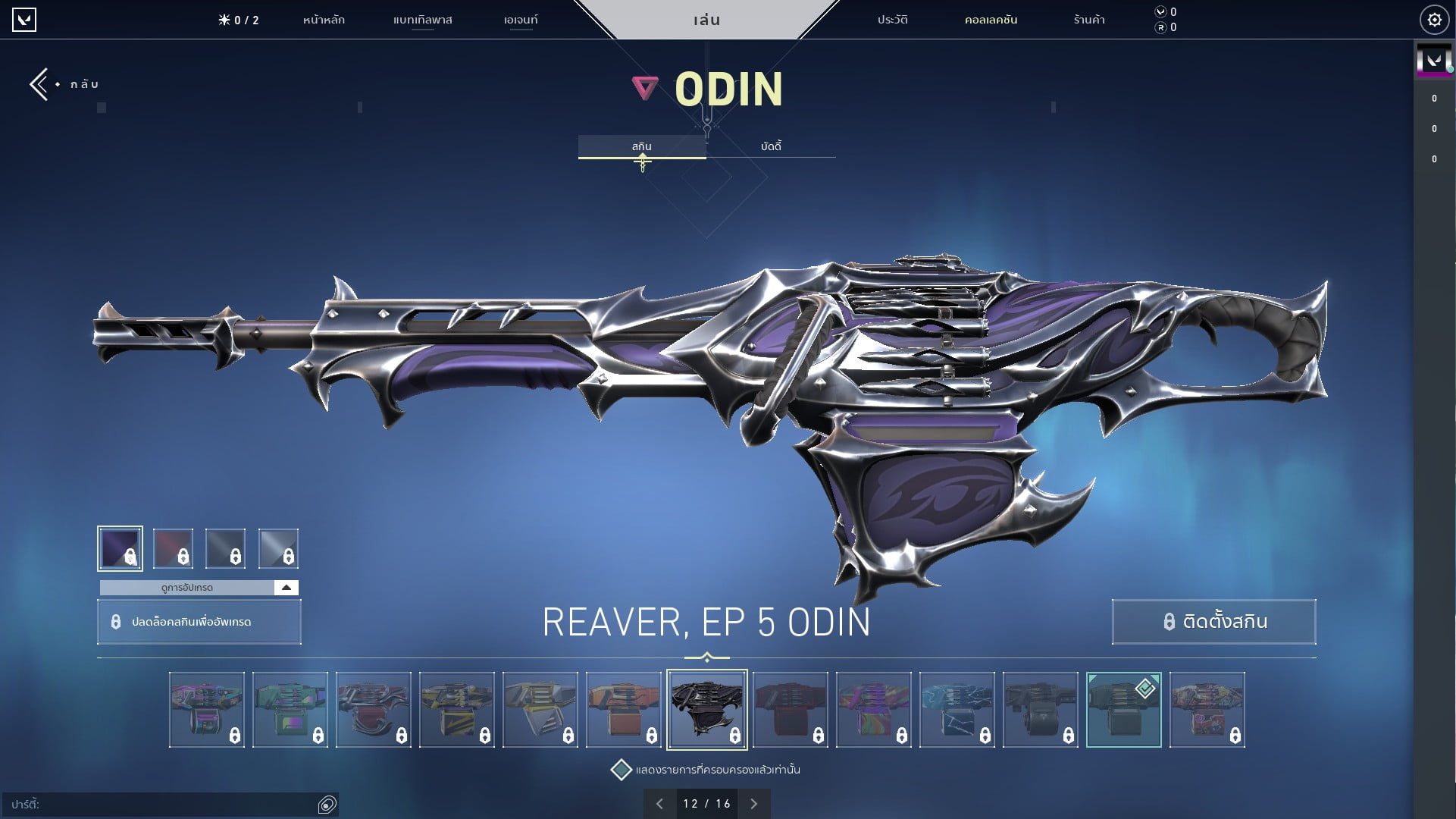Open the settings gear menu

click(x=1434, y=19)
